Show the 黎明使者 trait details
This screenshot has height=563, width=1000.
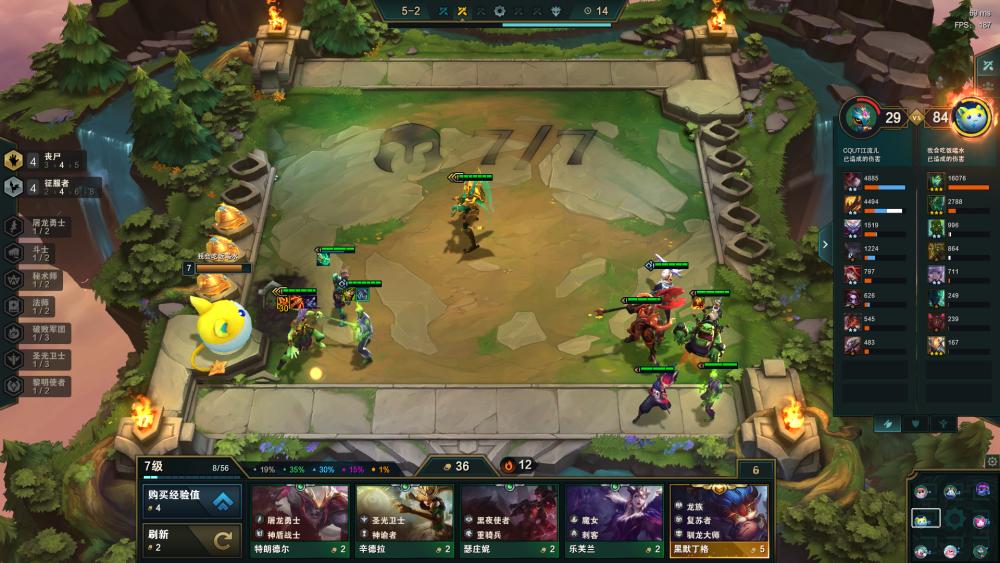tap(40, 386)
